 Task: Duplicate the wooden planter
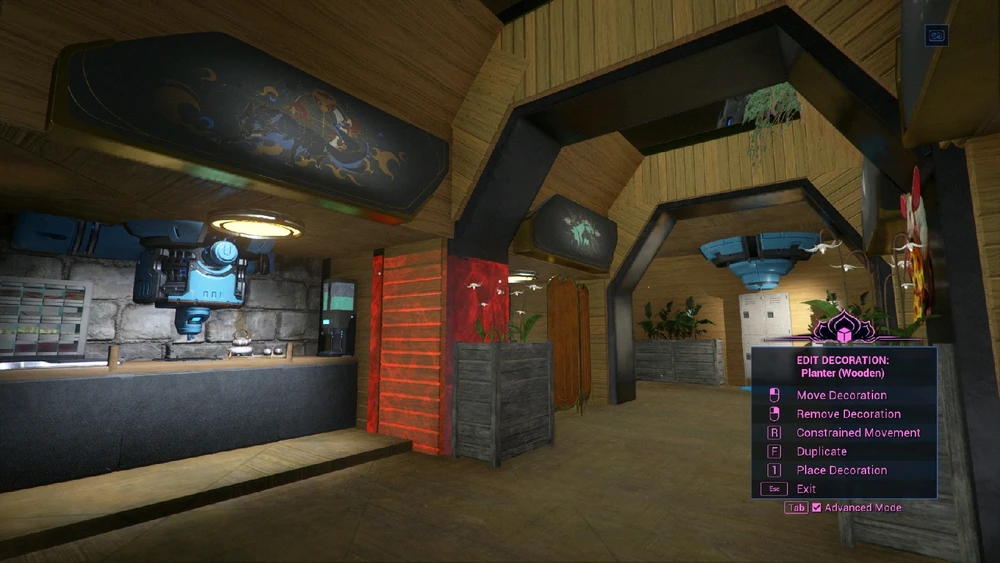[x=821, y=452]
